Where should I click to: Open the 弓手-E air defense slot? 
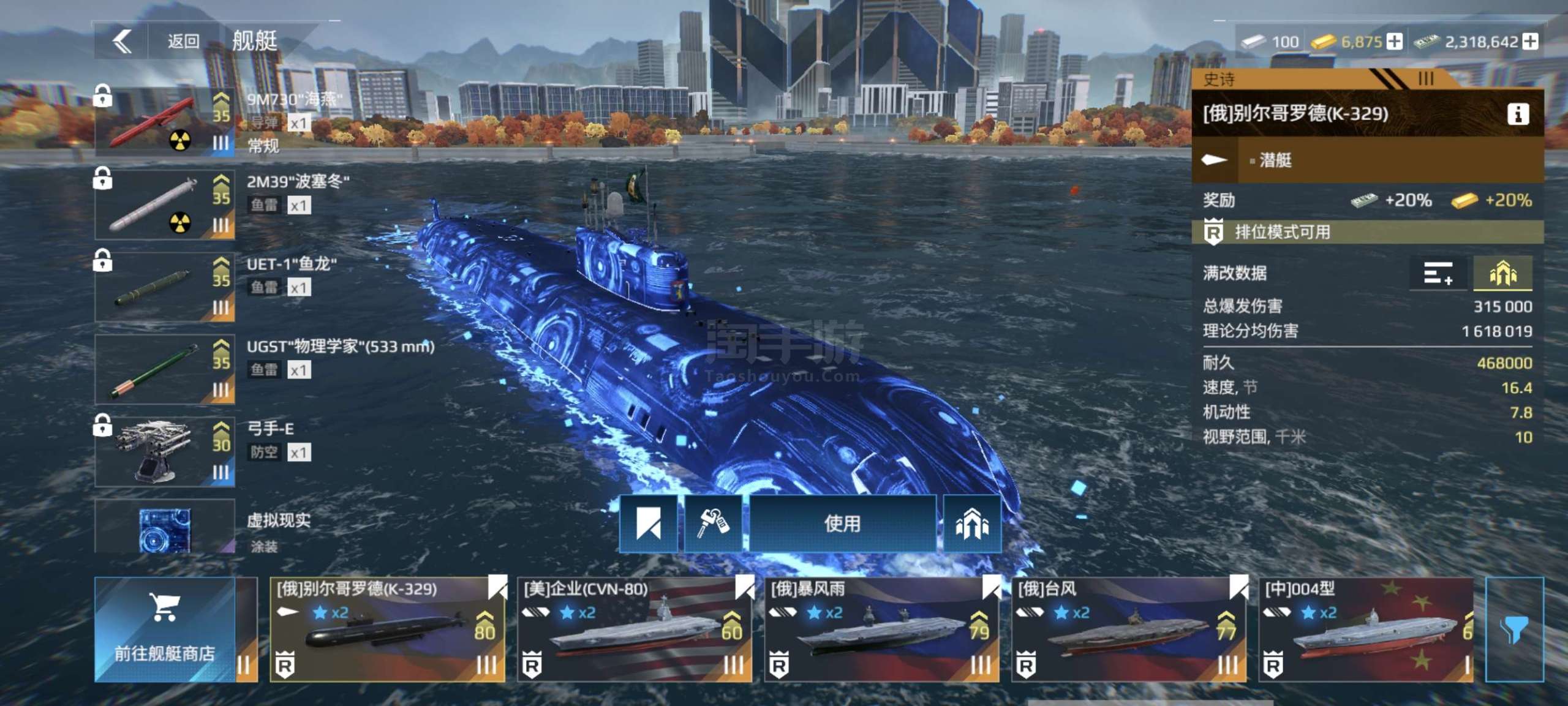click(164, 452)
